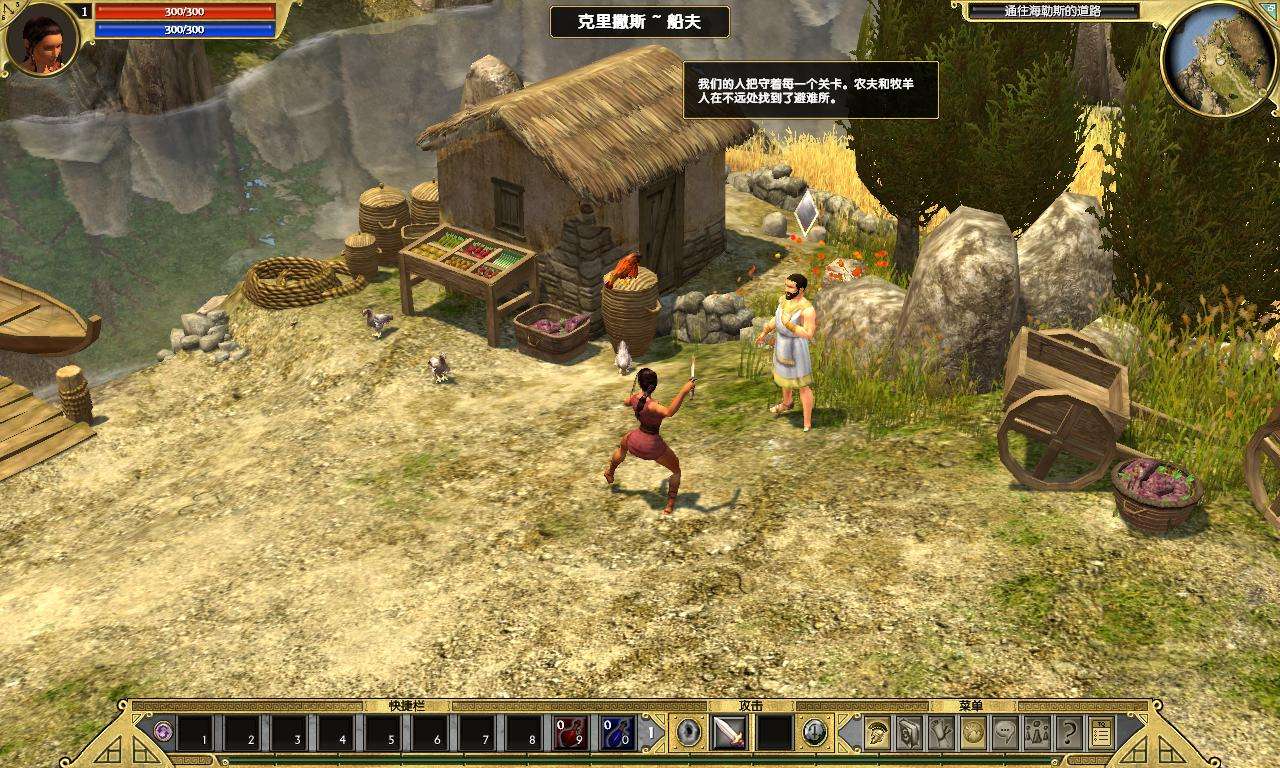Open the character helmet menu icon
The image size is (1280, 768).
[877, 733]
